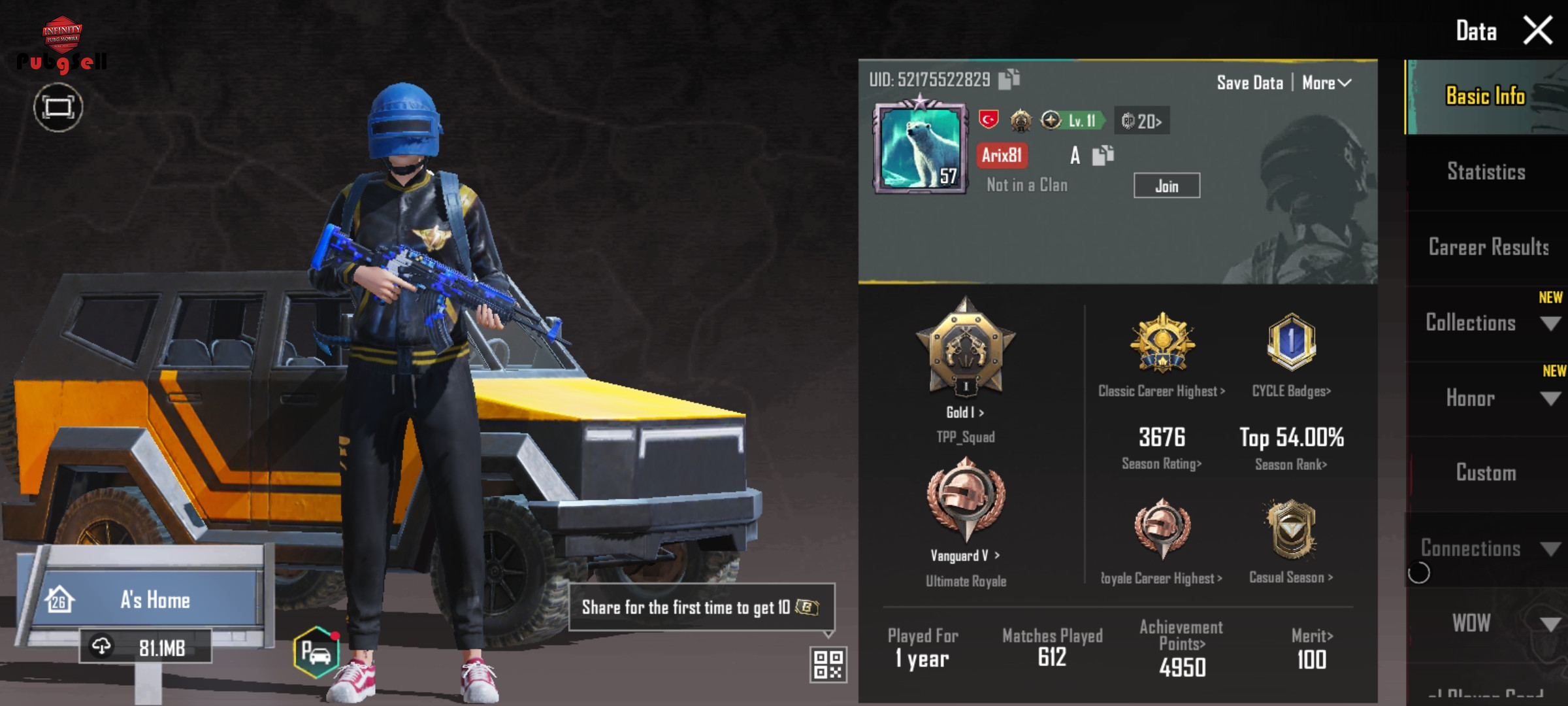Open the More dropdown
This screenshot has width=1568, height=706.
point(1326,83)
